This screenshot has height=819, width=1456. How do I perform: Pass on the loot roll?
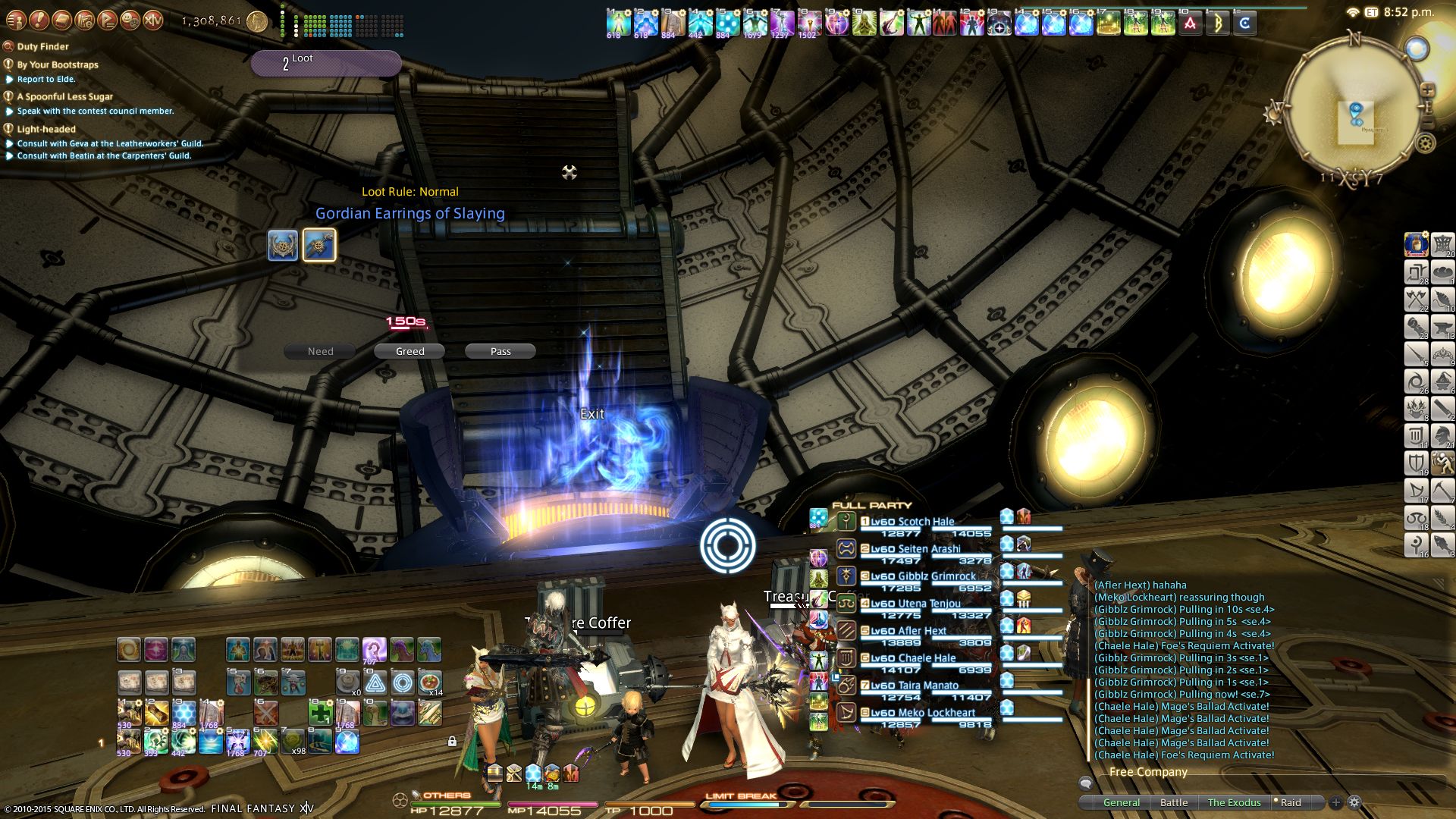(x=500, y=351)
